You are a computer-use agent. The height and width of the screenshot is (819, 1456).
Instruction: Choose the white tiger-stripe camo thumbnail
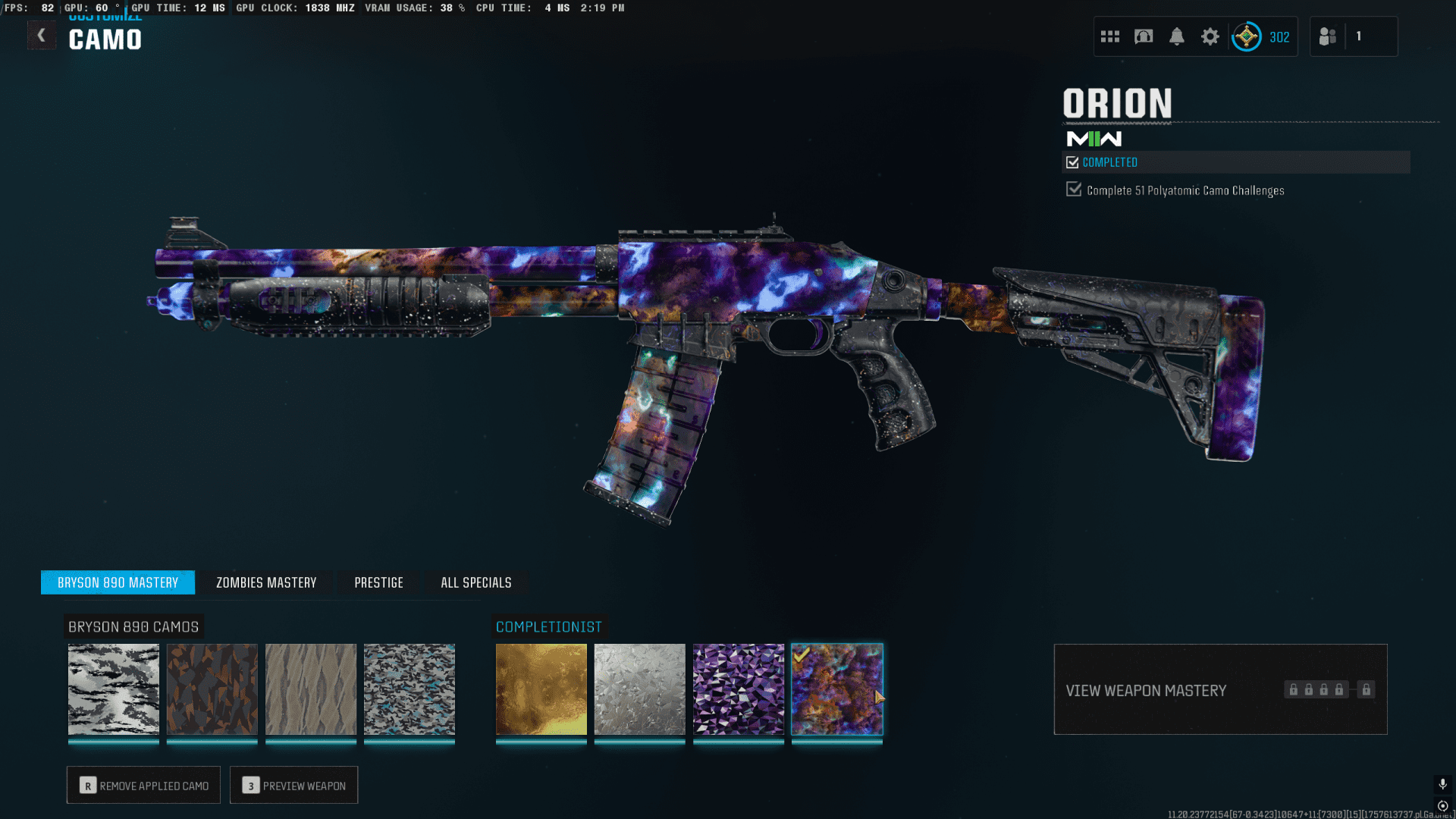point(114,689)
